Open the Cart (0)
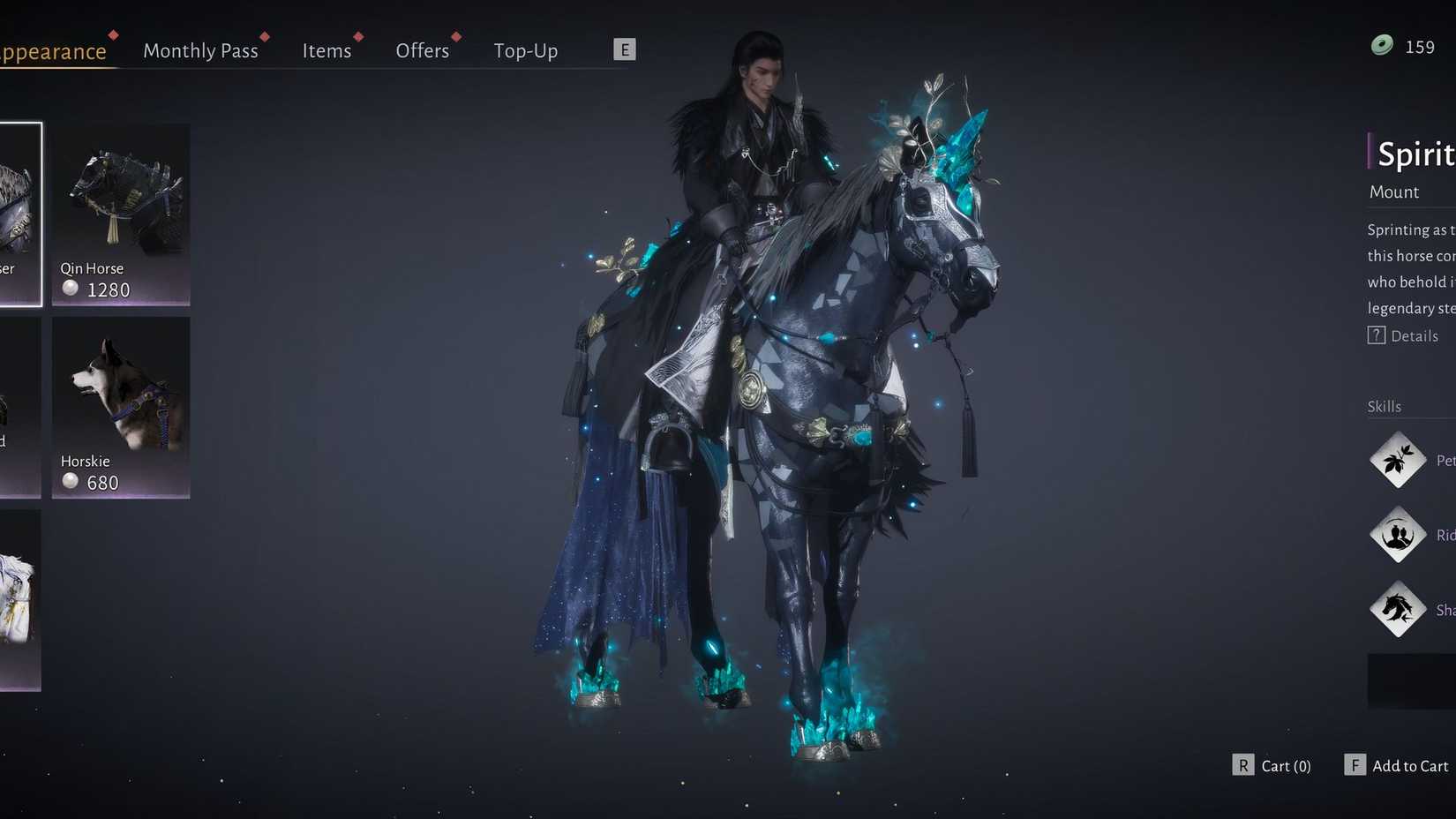This screenshot has height=819, width=1456. pos(1286,765)
